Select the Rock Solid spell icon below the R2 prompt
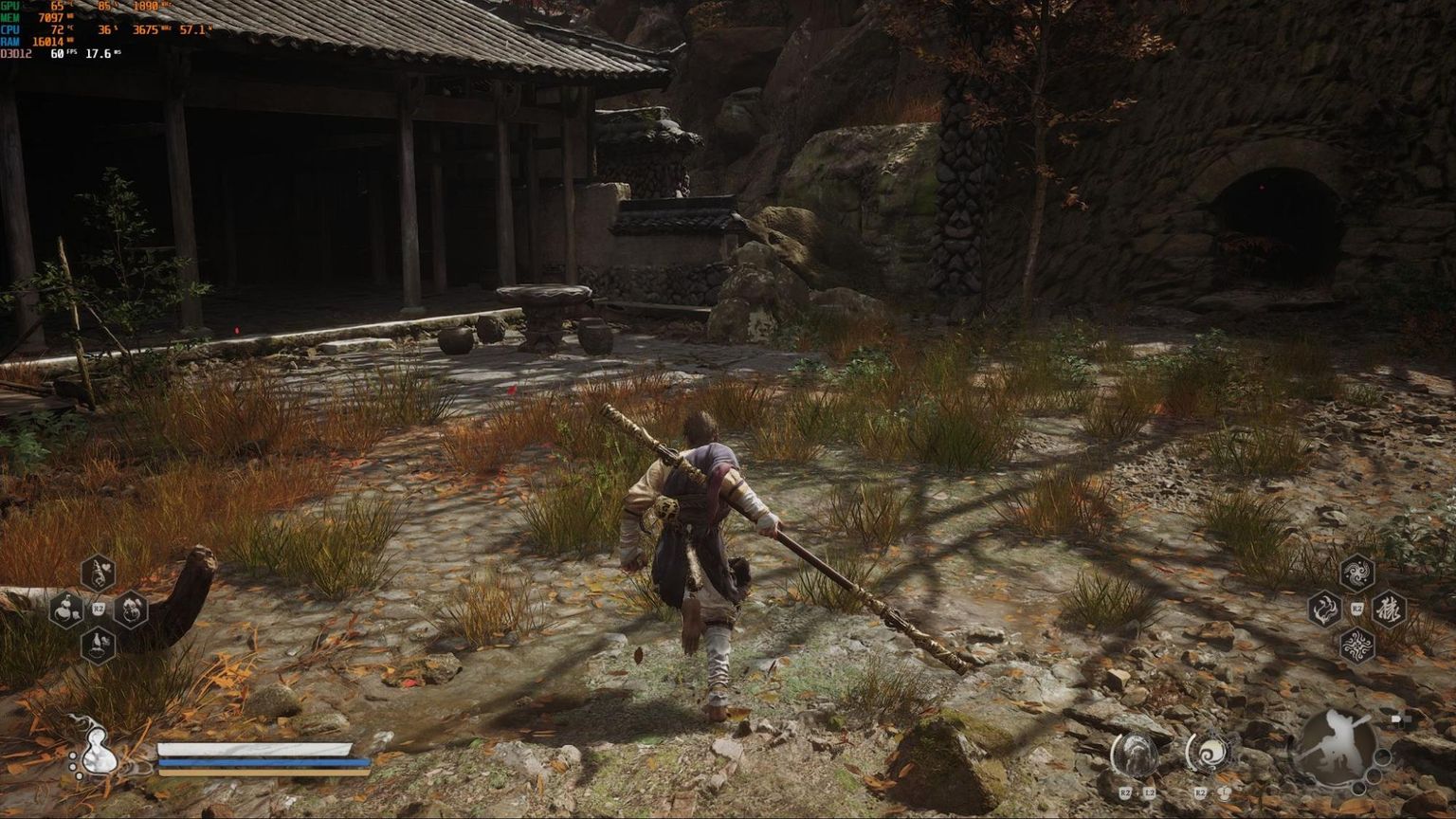This screenshot has height=819, width=1456. [1357, 645]
